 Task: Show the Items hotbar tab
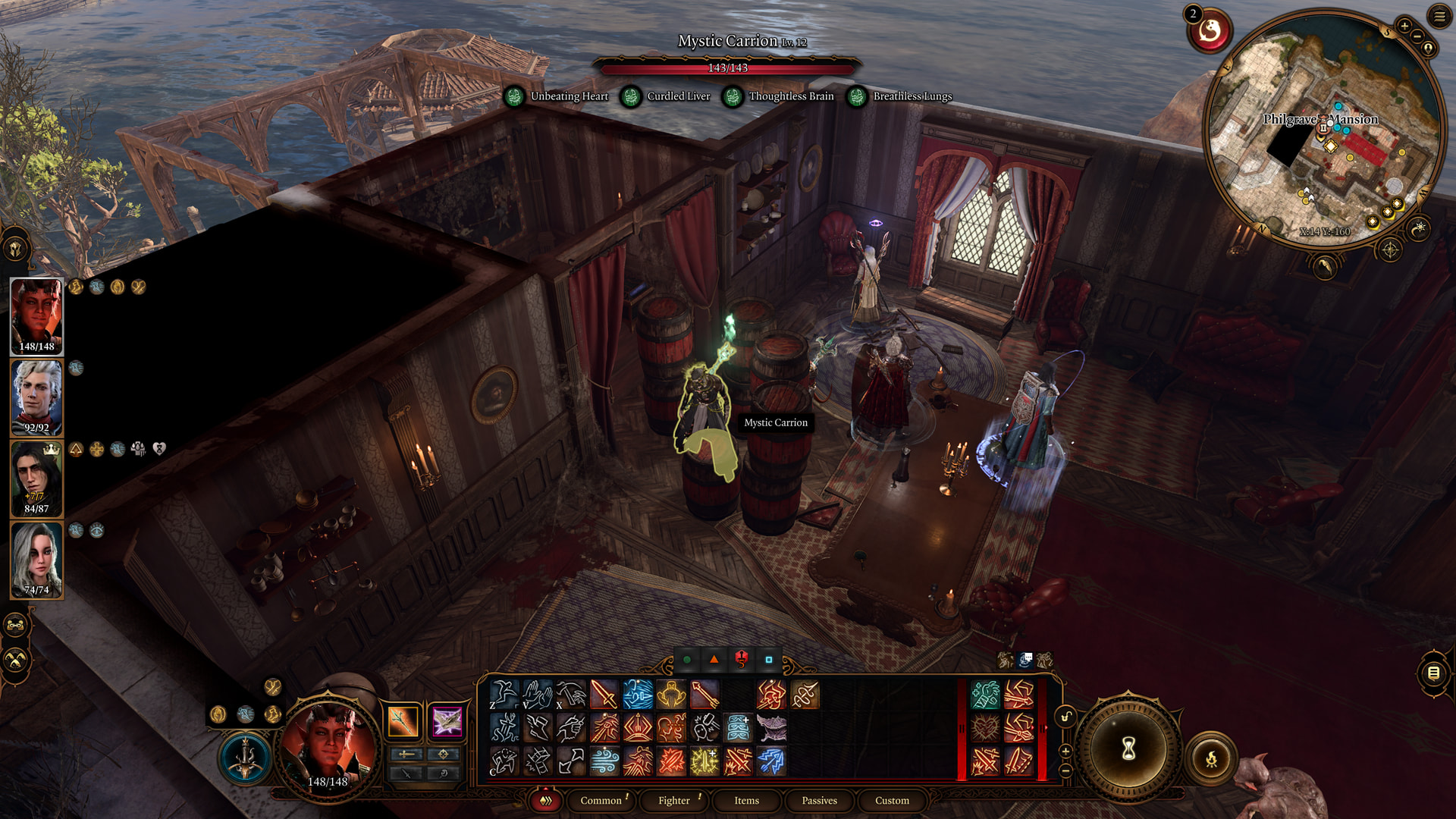[746, 800]
